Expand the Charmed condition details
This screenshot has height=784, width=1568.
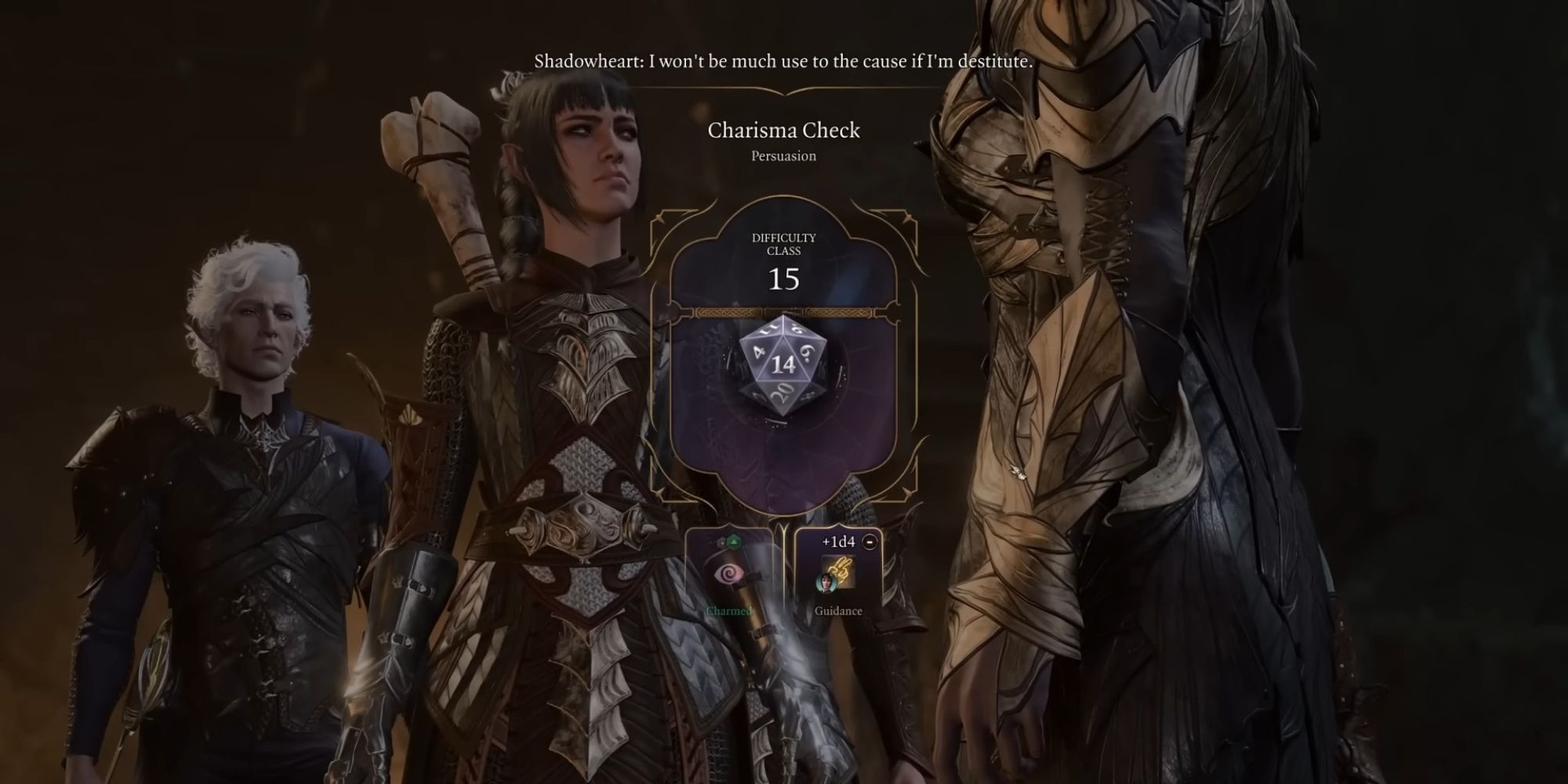click(x=728, y=612)
